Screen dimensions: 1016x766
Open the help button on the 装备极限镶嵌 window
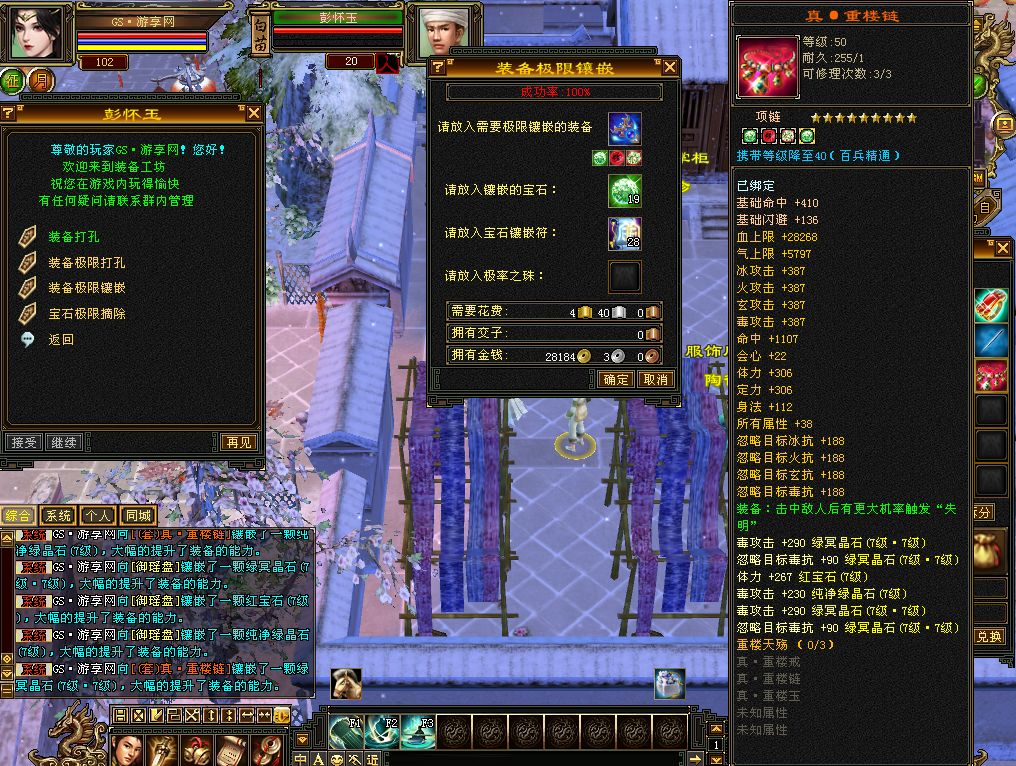(x=437, y=68)
